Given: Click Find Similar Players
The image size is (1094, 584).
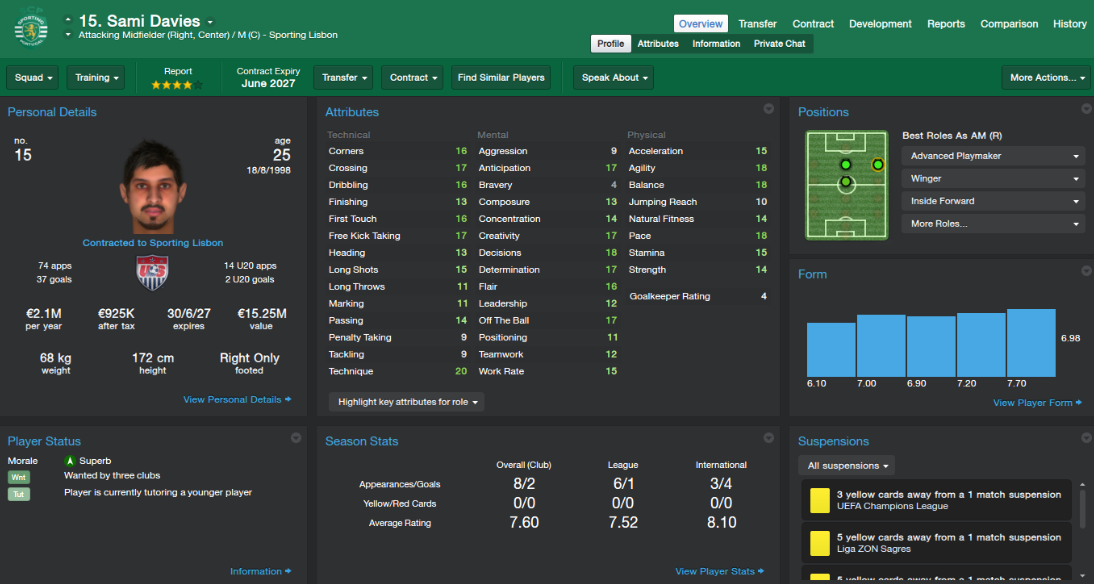Looking at the screenshot, I should point(501,78).
